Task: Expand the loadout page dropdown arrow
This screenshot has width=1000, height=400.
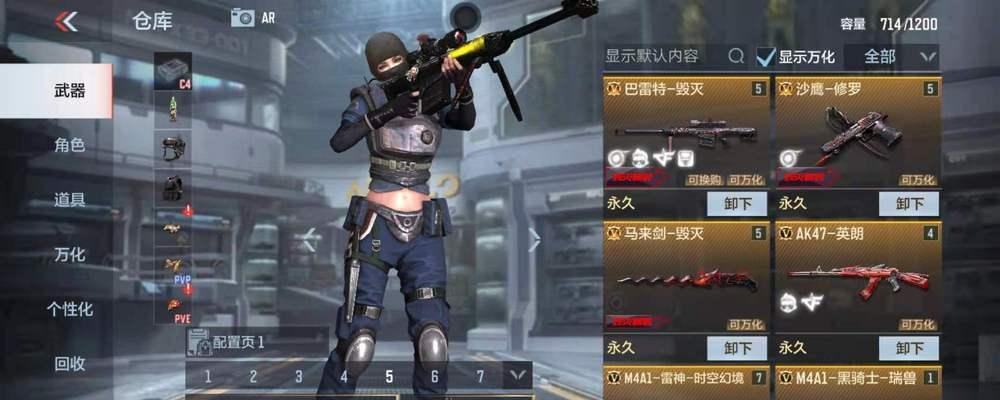Action: 517,376
